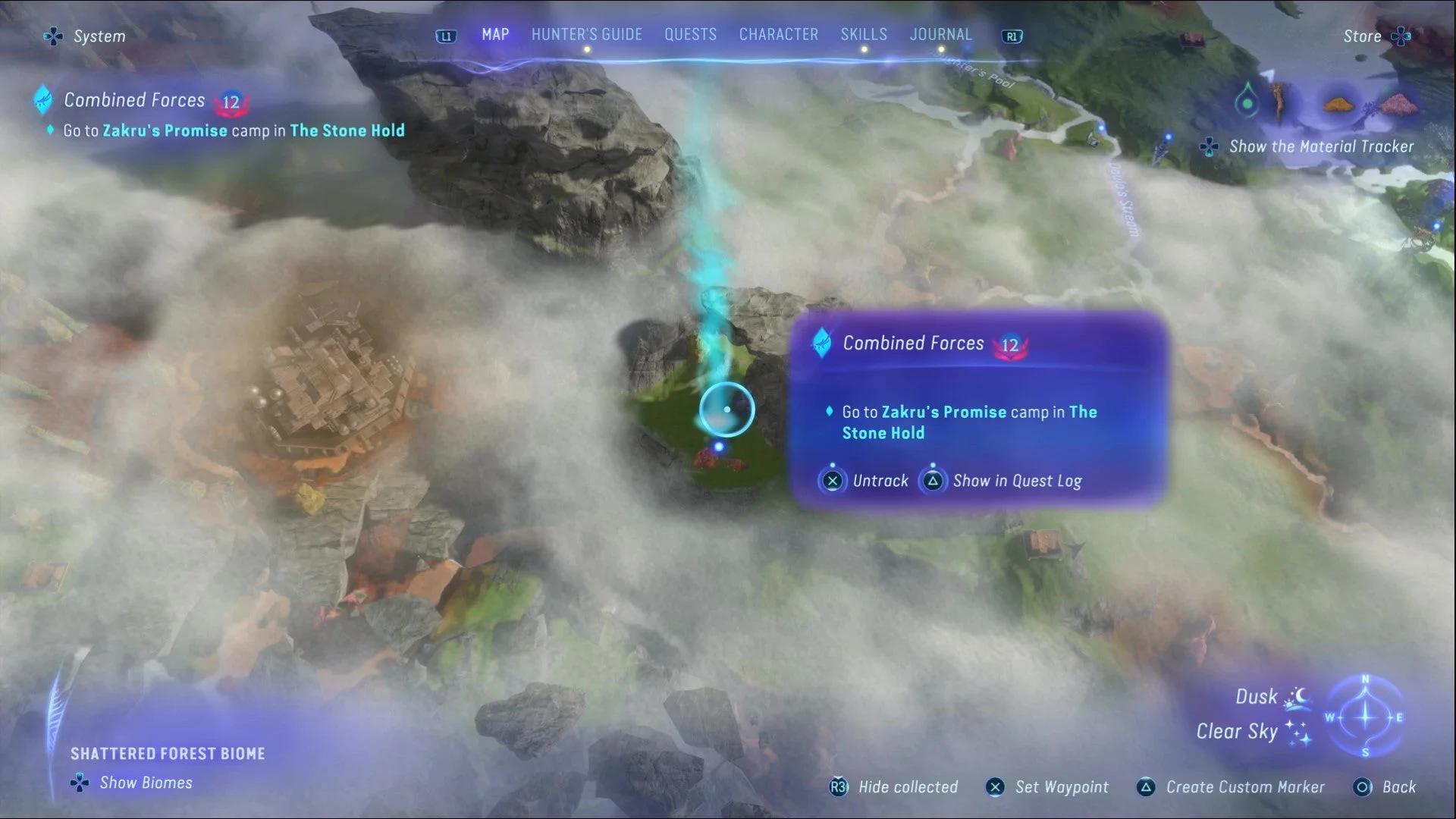Untrack the Combined Forces quest

tap(832, 480)
